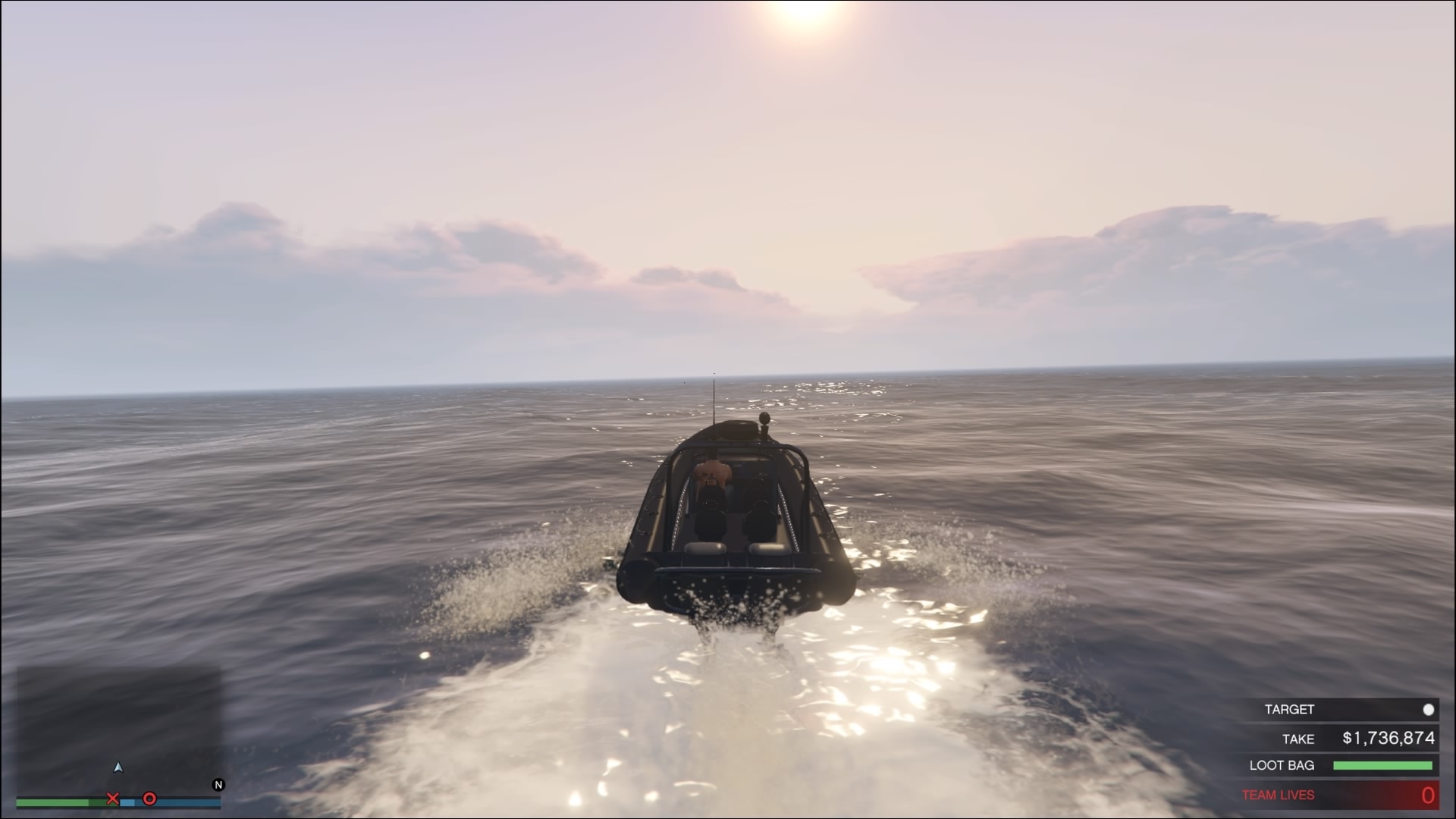Select the north N compass marker
Viewport: 1456px width, 819px height.
pyautogui.click(x=218, y=785)
